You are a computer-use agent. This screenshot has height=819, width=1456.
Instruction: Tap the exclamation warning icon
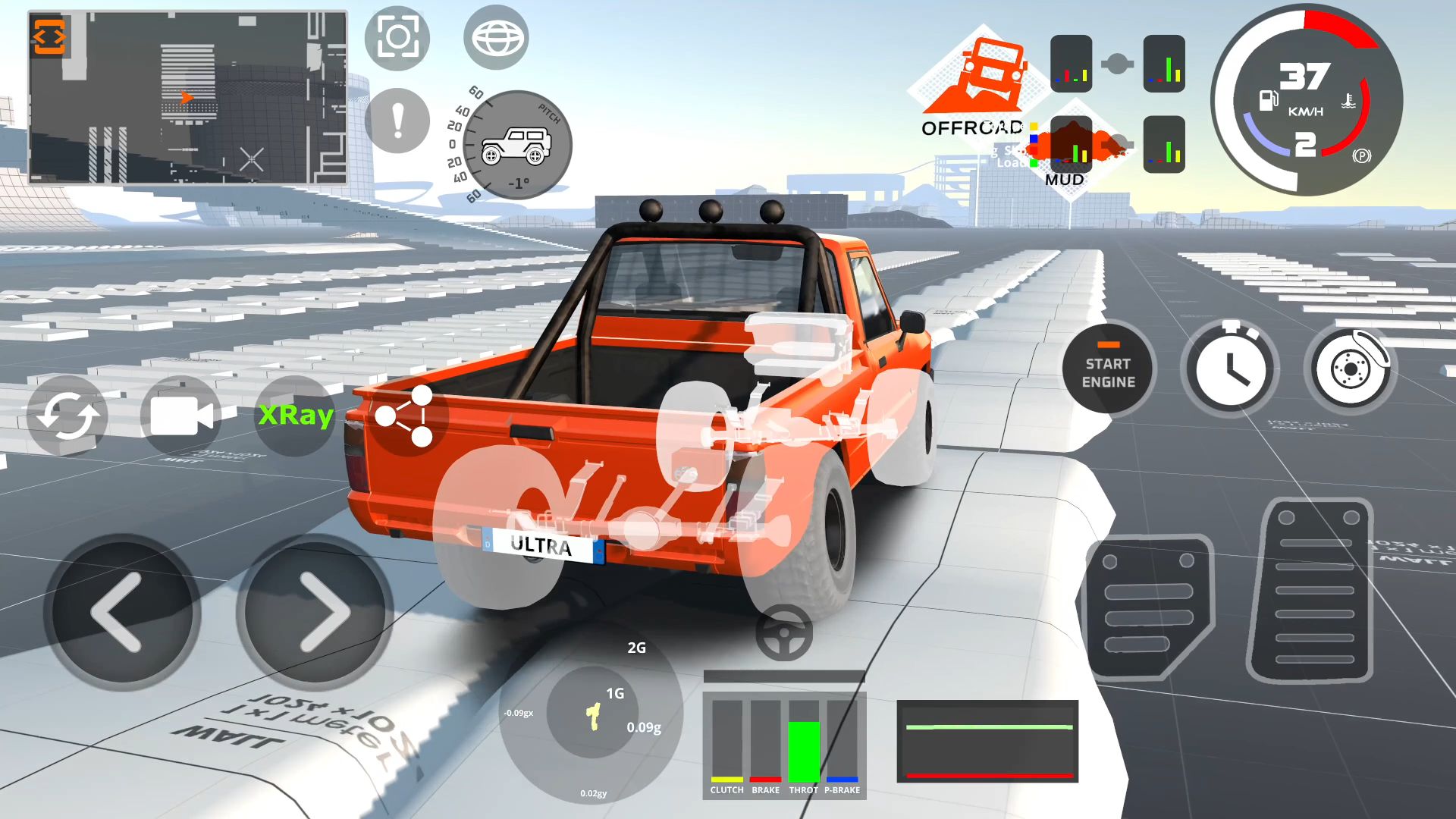(x=397, y=120)
